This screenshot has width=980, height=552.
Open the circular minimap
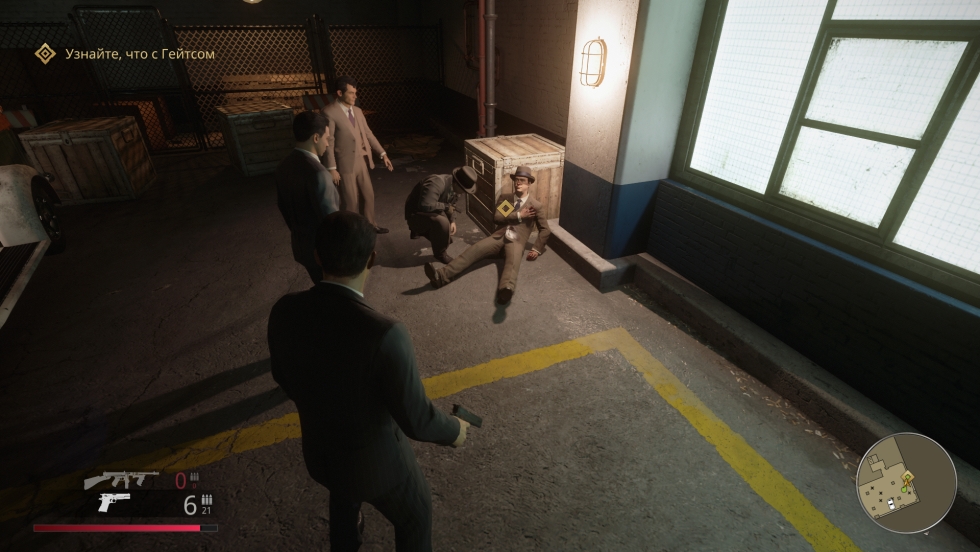(906, 483)
